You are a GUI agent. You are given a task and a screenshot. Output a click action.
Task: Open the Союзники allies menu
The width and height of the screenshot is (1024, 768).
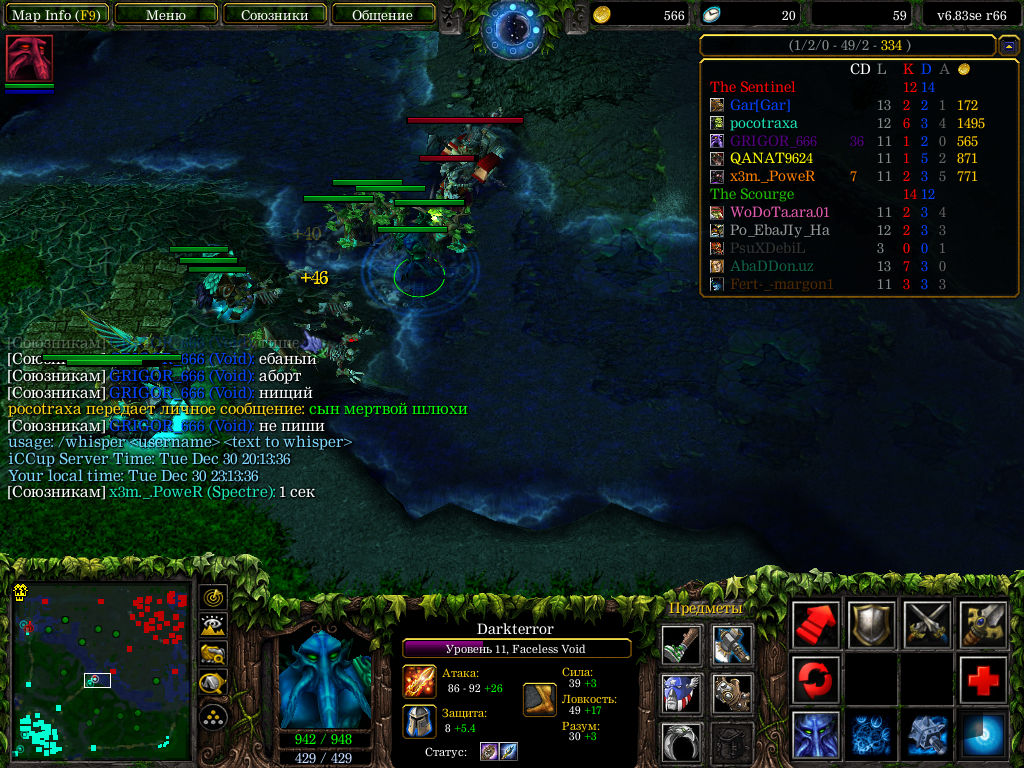[x=274, y=15]
